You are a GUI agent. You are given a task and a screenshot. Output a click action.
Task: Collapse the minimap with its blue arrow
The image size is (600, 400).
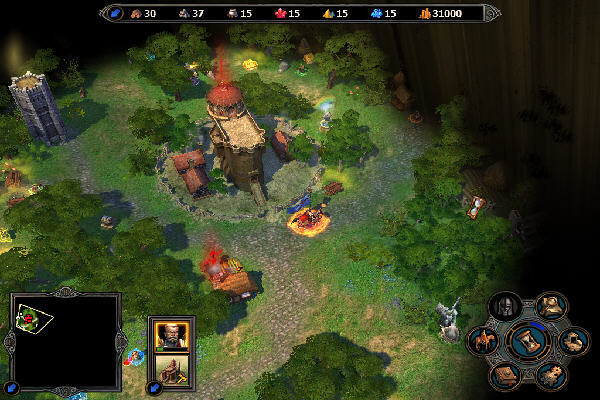[12, 387]
